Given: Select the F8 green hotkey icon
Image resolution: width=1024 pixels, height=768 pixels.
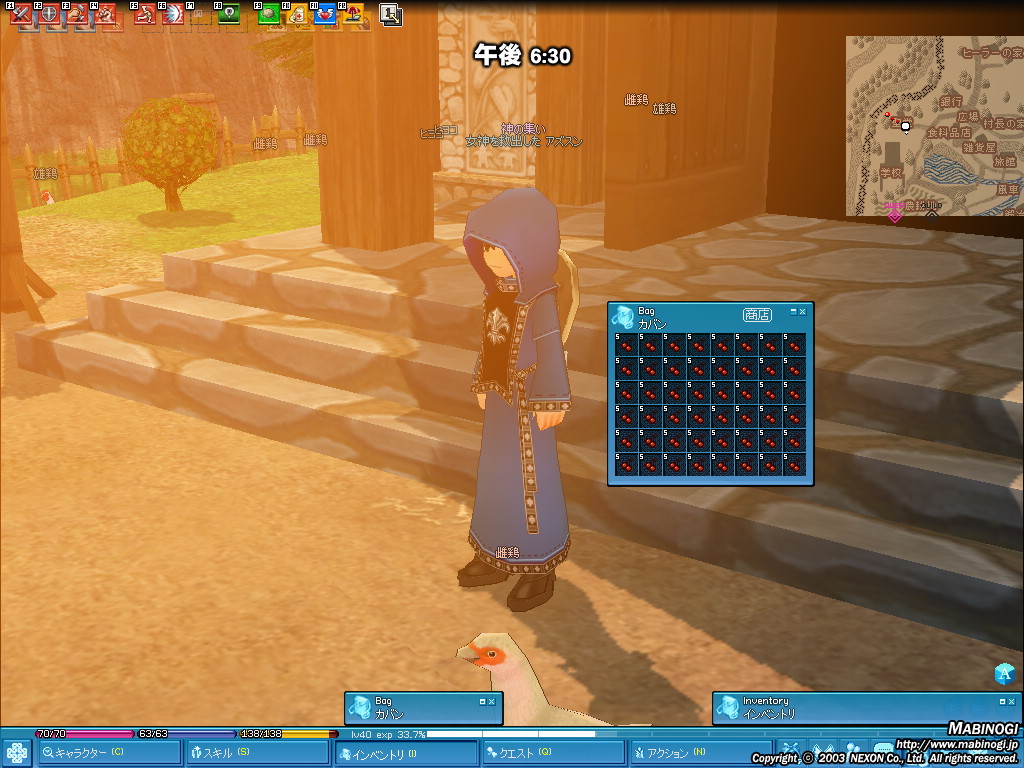Looking at the screenshot, I should 229,15.
